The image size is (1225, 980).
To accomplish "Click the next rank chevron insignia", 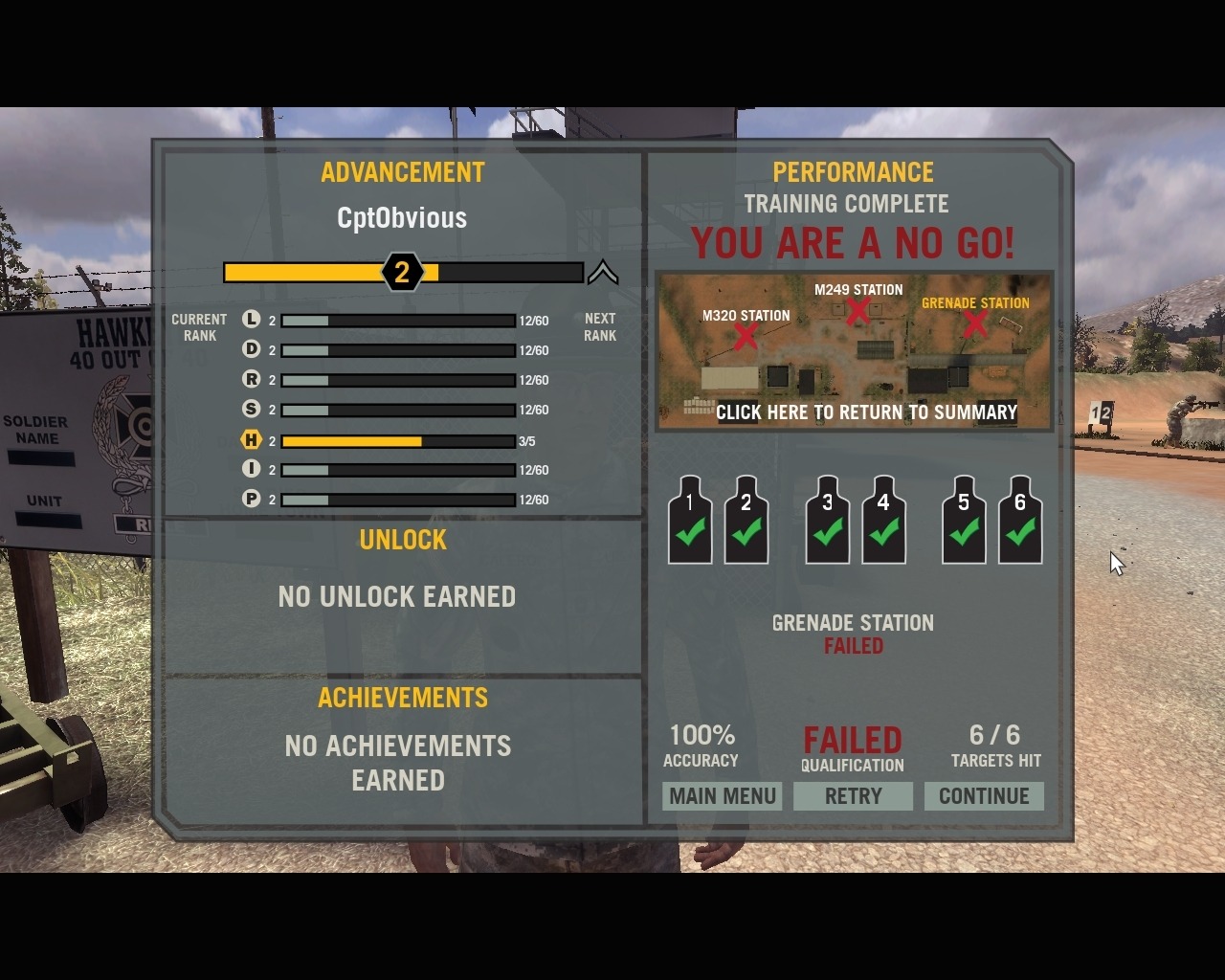I will click(602, 274).
